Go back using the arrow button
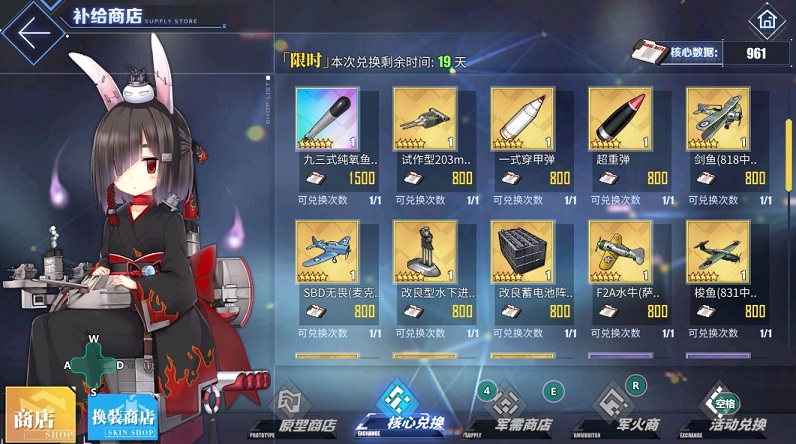This screenshot has height=444, width=796. pyautogui.click(x=33, y=32)
